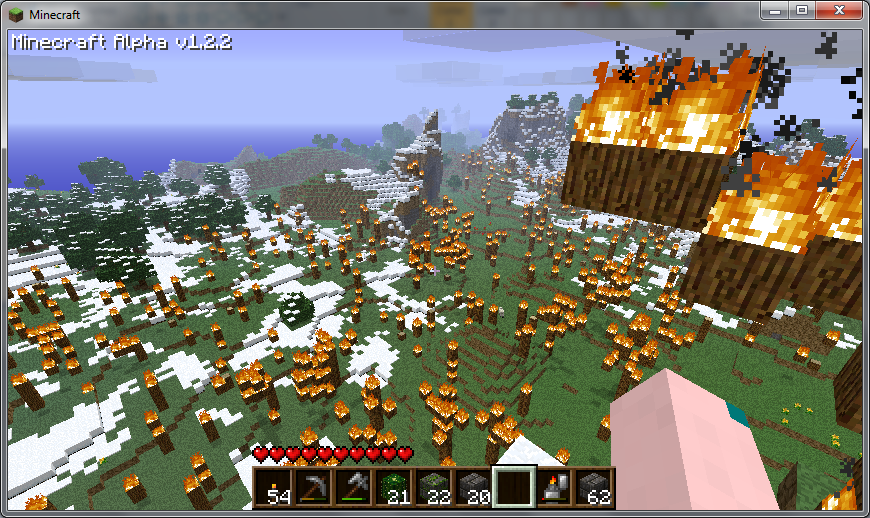Select the torch stack of 54

274,487
